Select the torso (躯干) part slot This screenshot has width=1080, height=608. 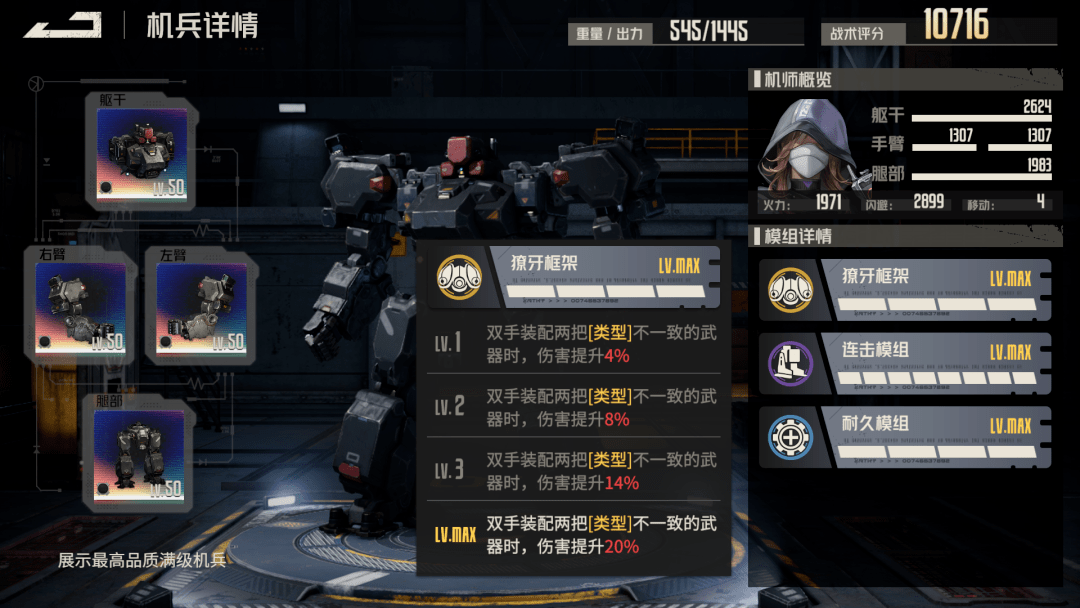coord(141,152)
